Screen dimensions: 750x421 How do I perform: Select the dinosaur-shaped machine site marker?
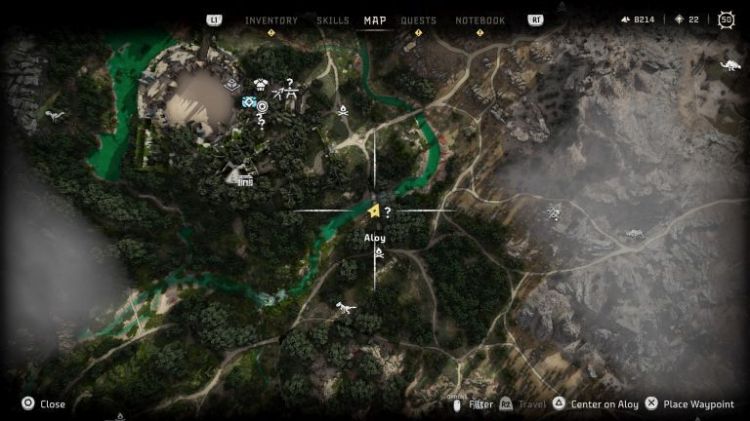point(345,306)
